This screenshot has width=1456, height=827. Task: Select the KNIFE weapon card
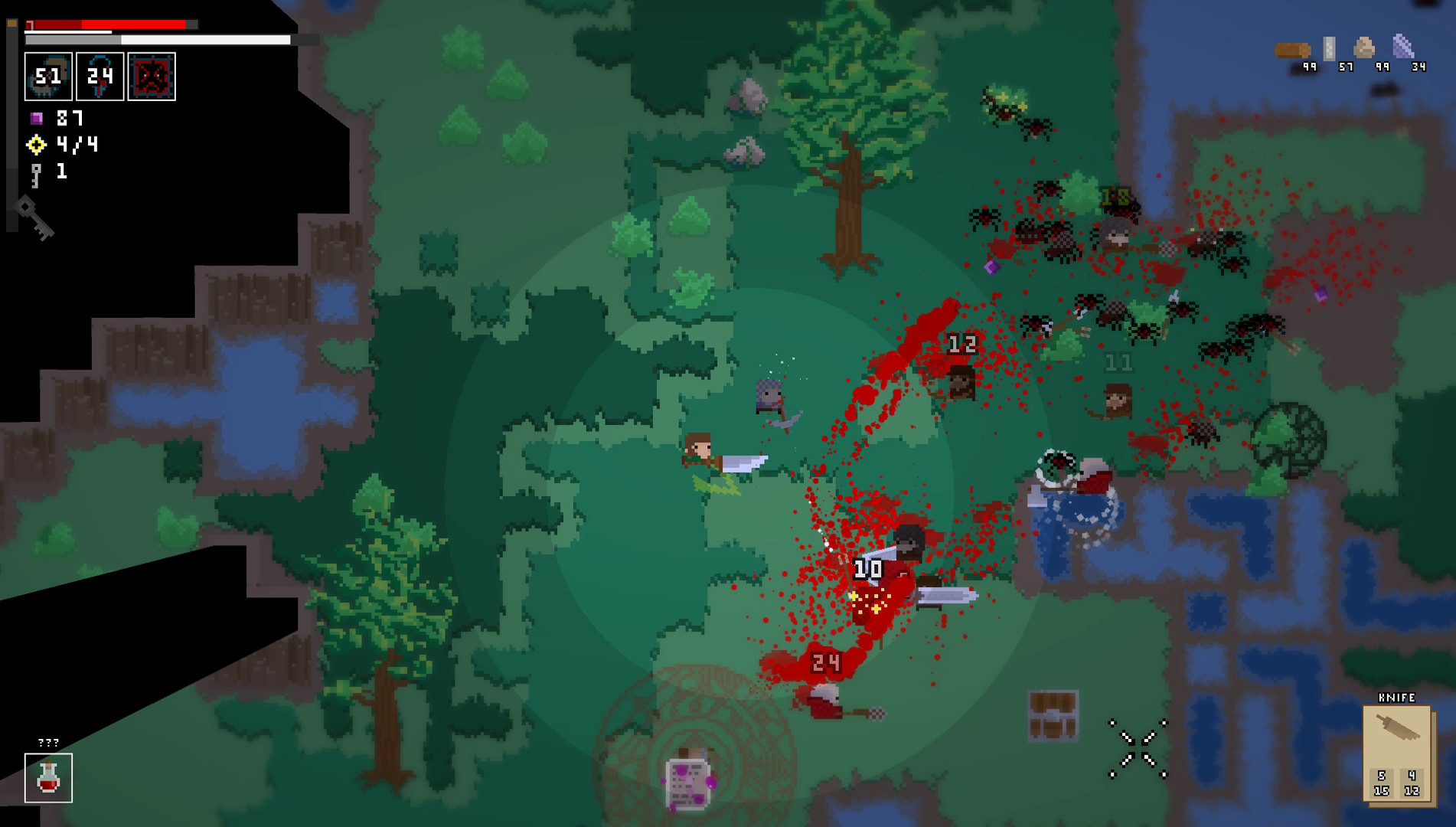[x=1398, y=754]
